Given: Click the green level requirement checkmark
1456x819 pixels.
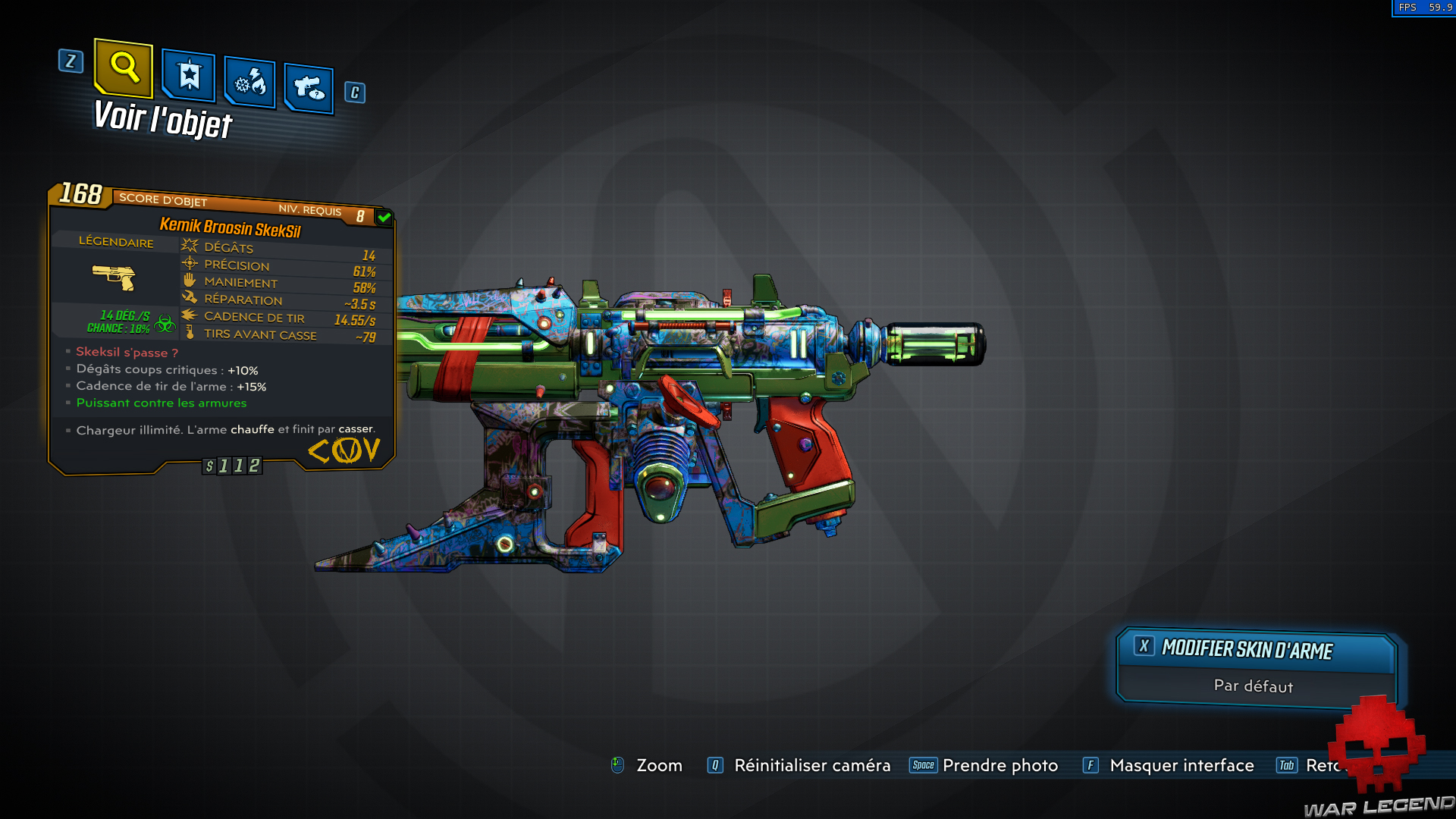Looking at the screenshot, I should point(384,218).
